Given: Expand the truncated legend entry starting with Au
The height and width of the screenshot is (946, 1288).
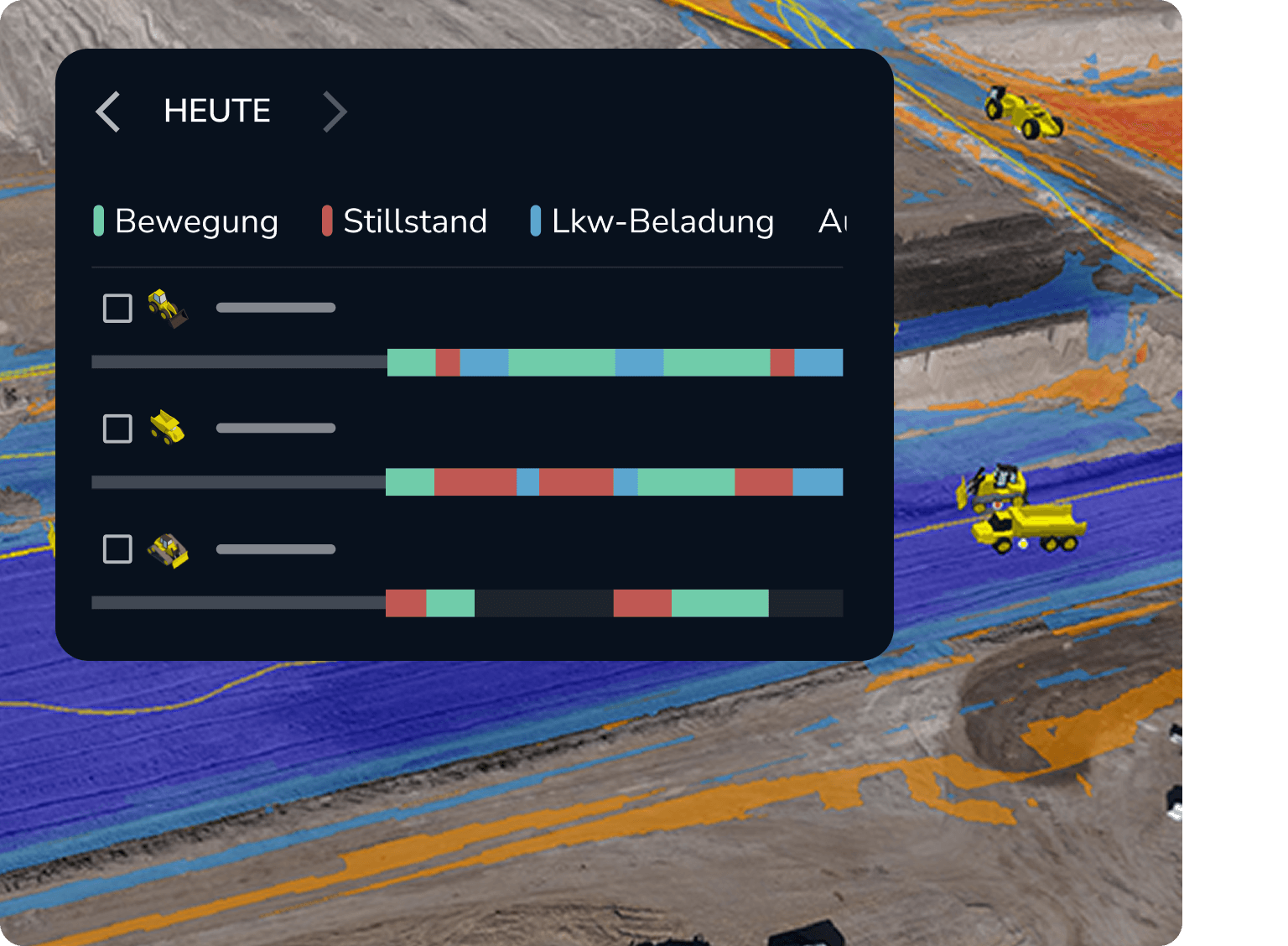Looking at the screenshot, I should pos(831,221).
